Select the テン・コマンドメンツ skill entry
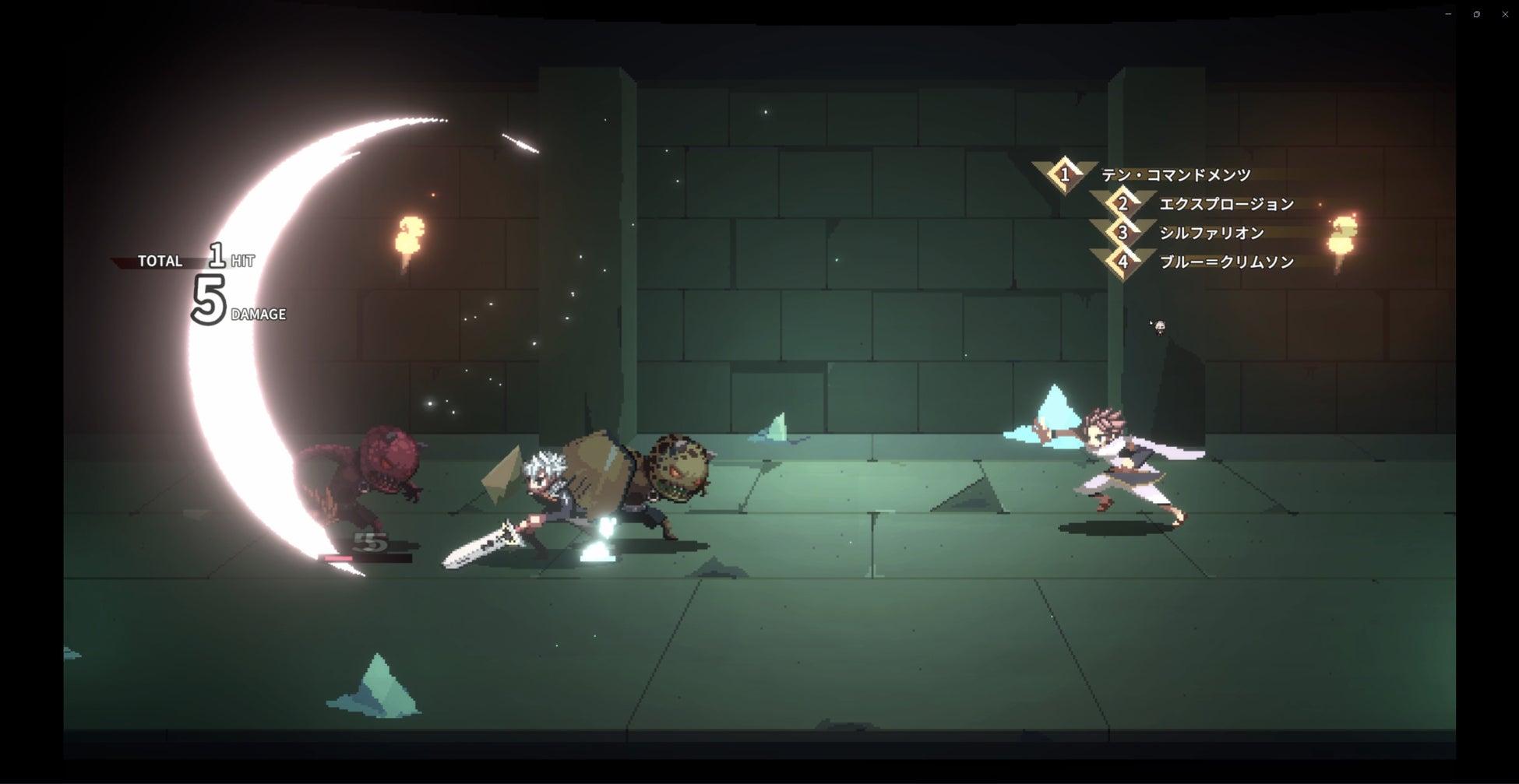The width and height of the screenshot is (1519, 784). pyautogui.click(x=1175, y=175)
